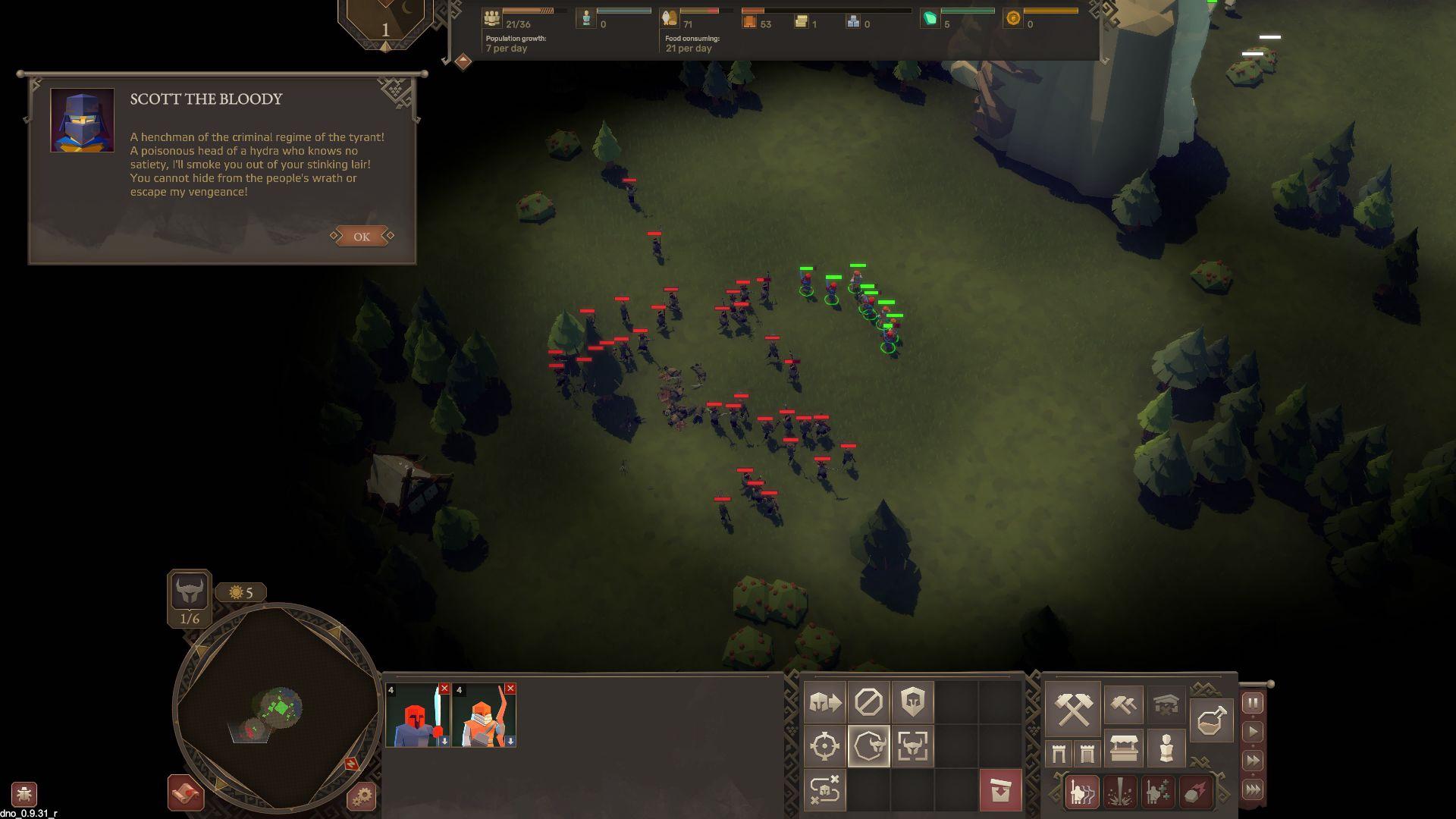Click the red chest unload button
This screenshot has width=1456, height=819.
click(1000, 790)
